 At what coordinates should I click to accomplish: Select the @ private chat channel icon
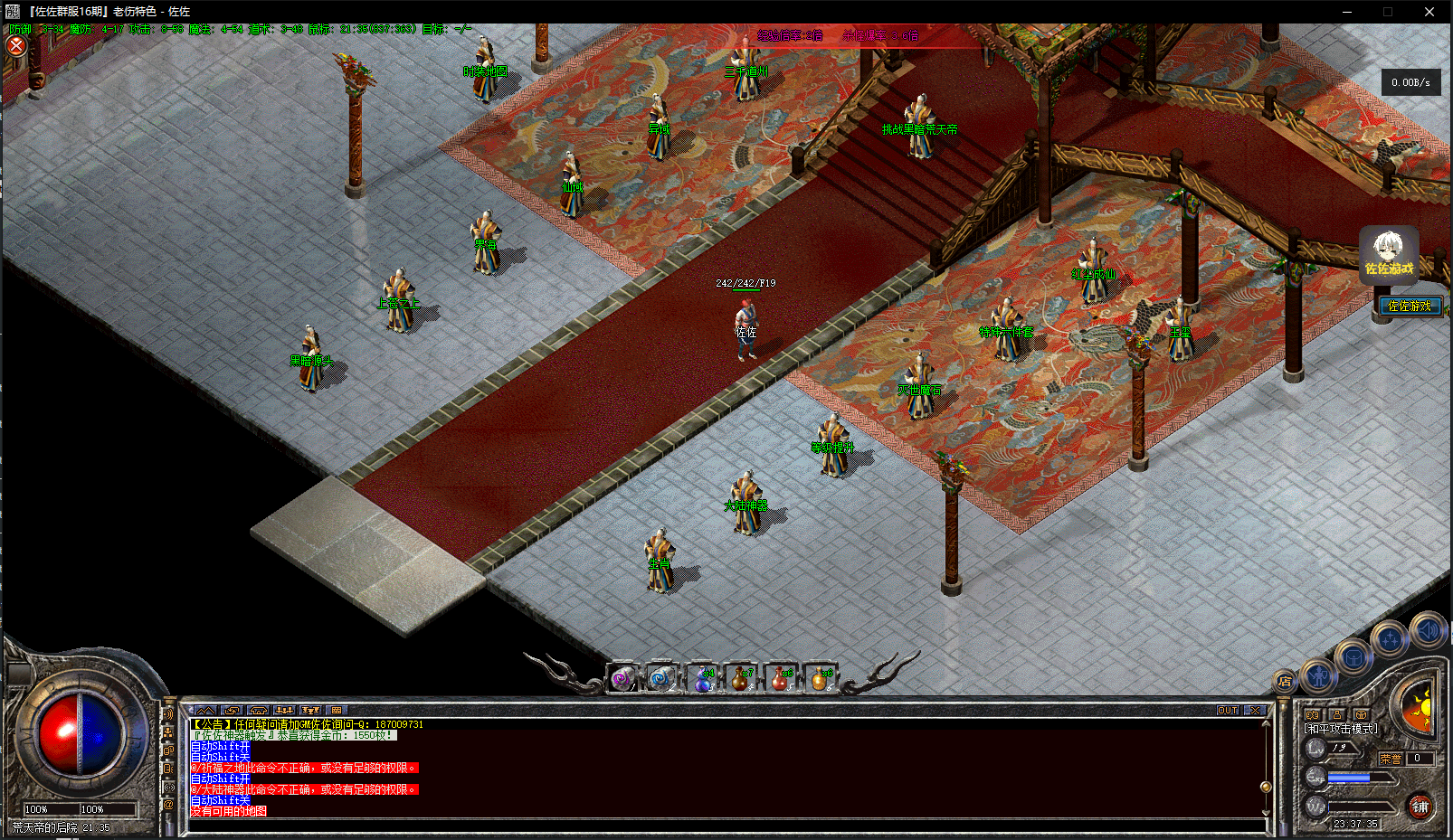coord(168,804)
